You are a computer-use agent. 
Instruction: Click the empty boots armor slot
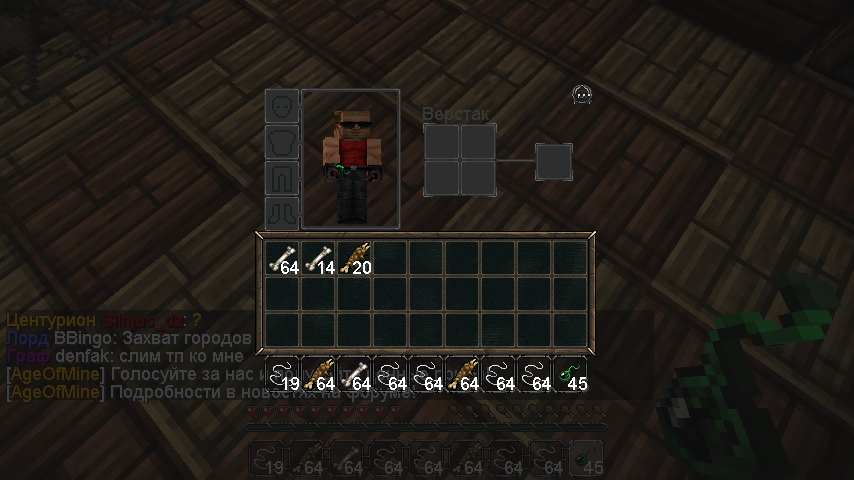click(x=282, y=213)
